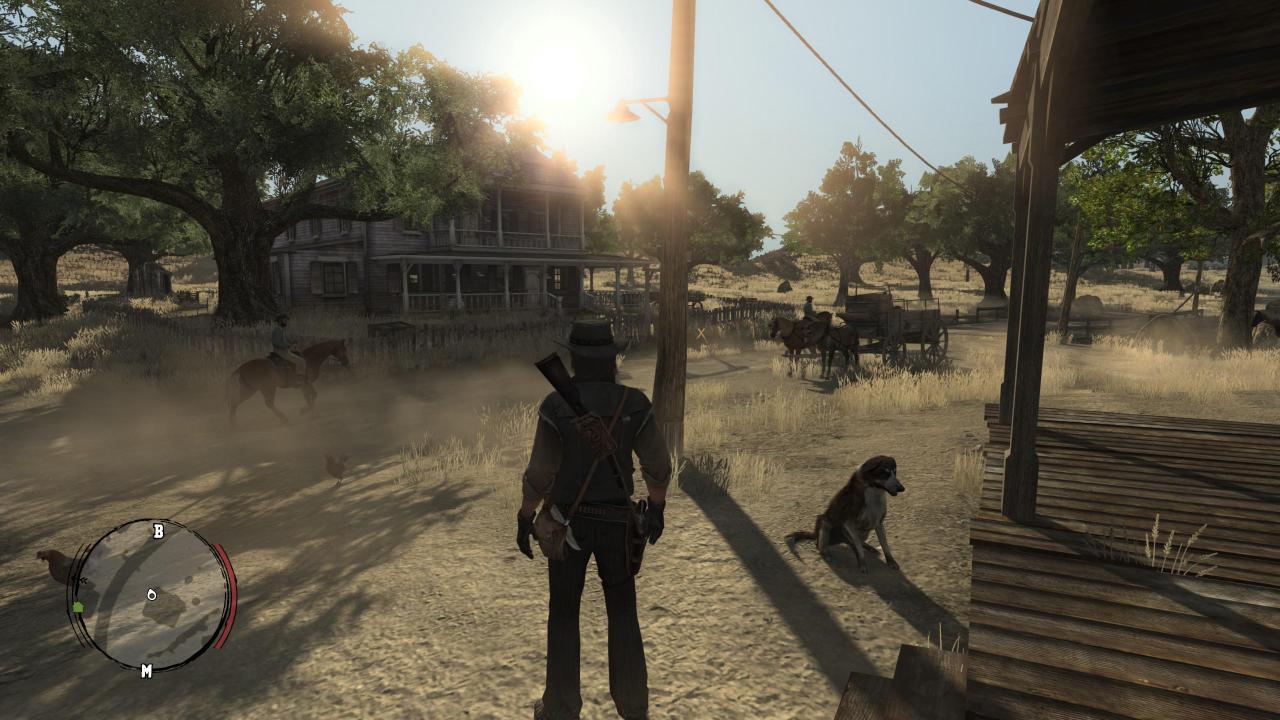
Task: Click the letter B on the minimap
Action: [x=159, y=532]
